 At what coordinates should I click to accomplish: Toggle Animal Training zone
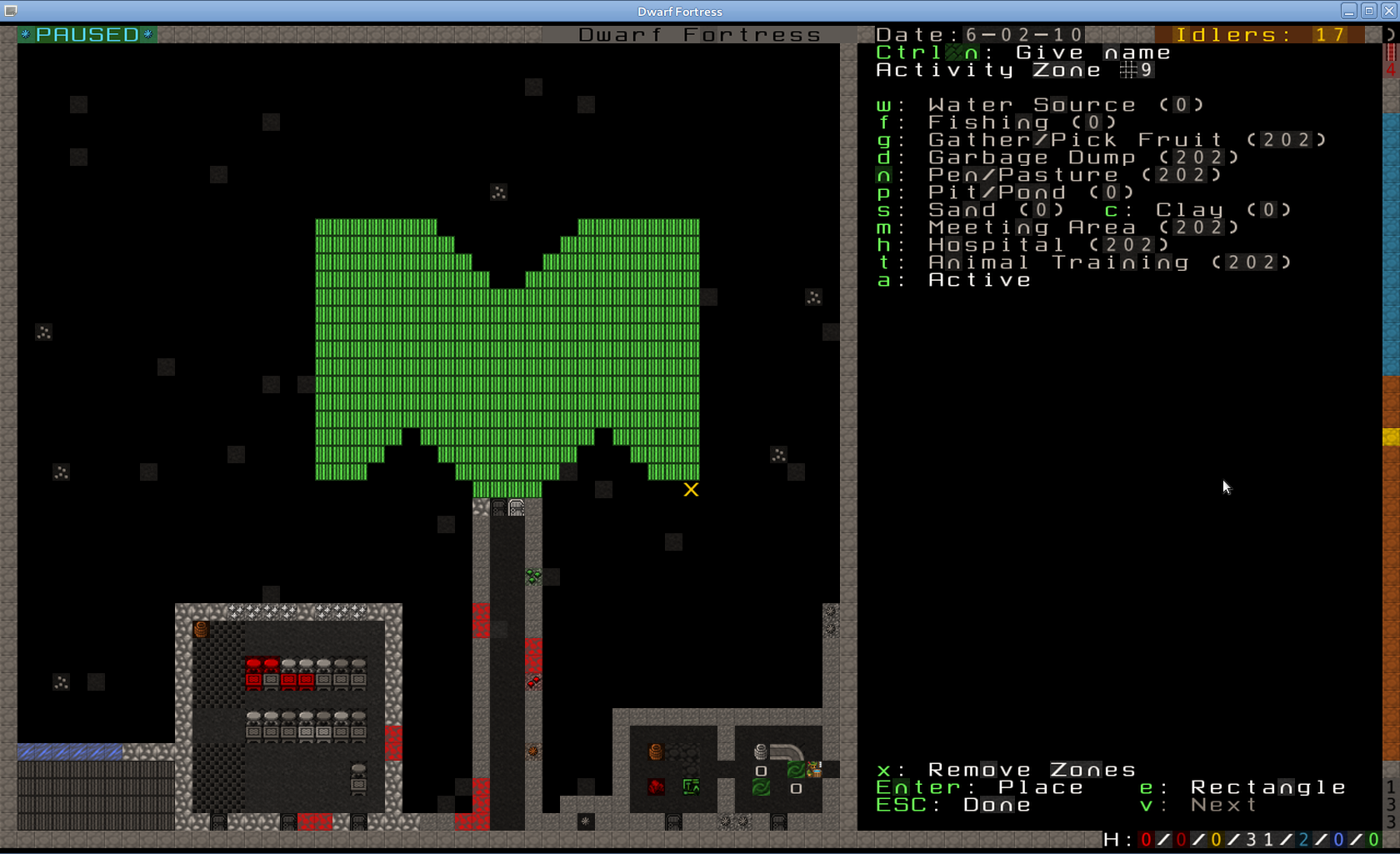tap(1058, 262)
